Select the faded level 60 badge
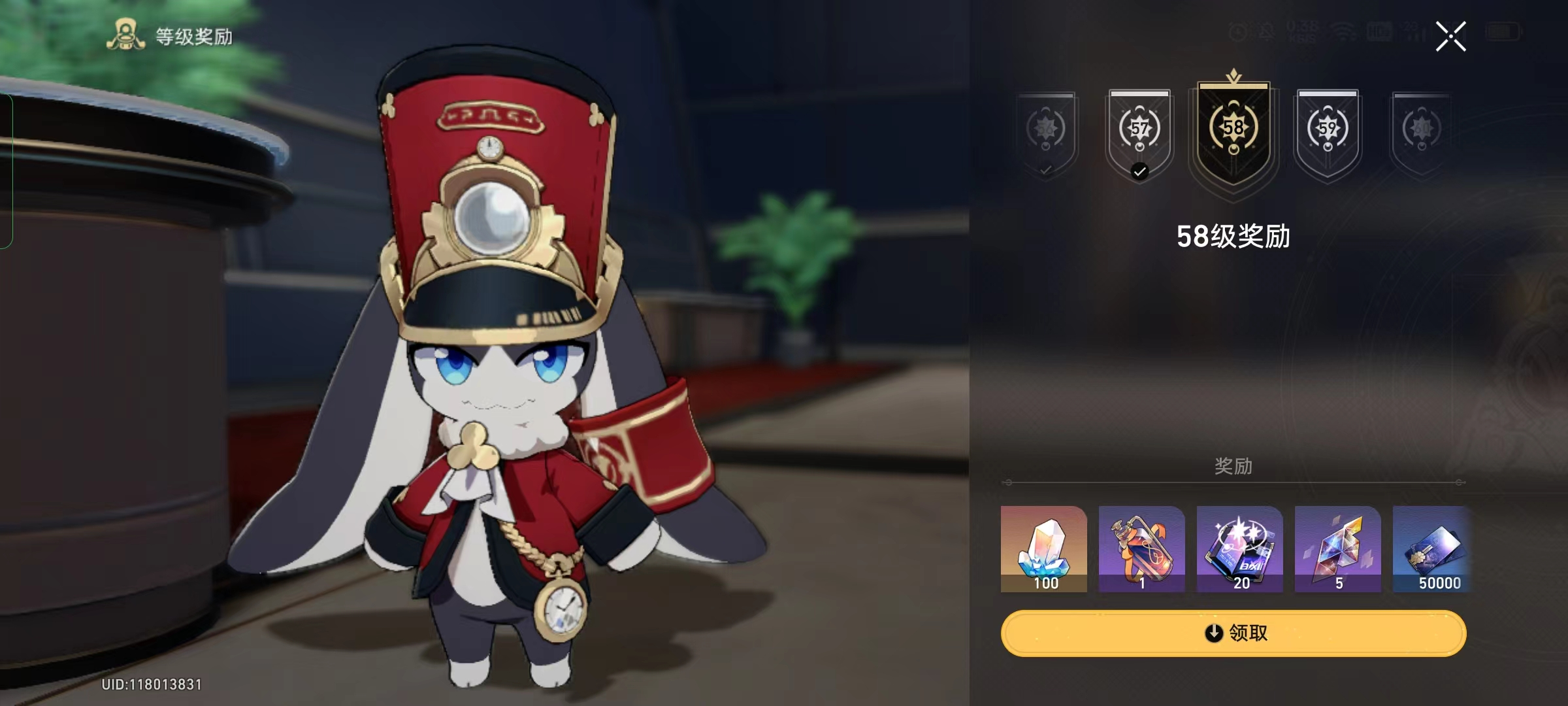 click(1422, 134)
